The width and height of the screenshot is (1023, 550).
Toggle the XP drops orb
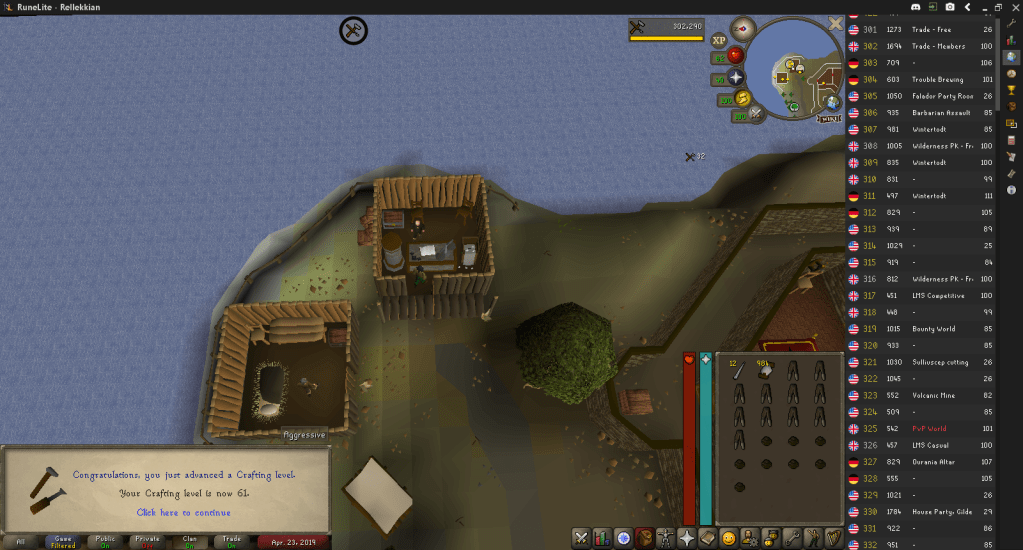(718, 41)
